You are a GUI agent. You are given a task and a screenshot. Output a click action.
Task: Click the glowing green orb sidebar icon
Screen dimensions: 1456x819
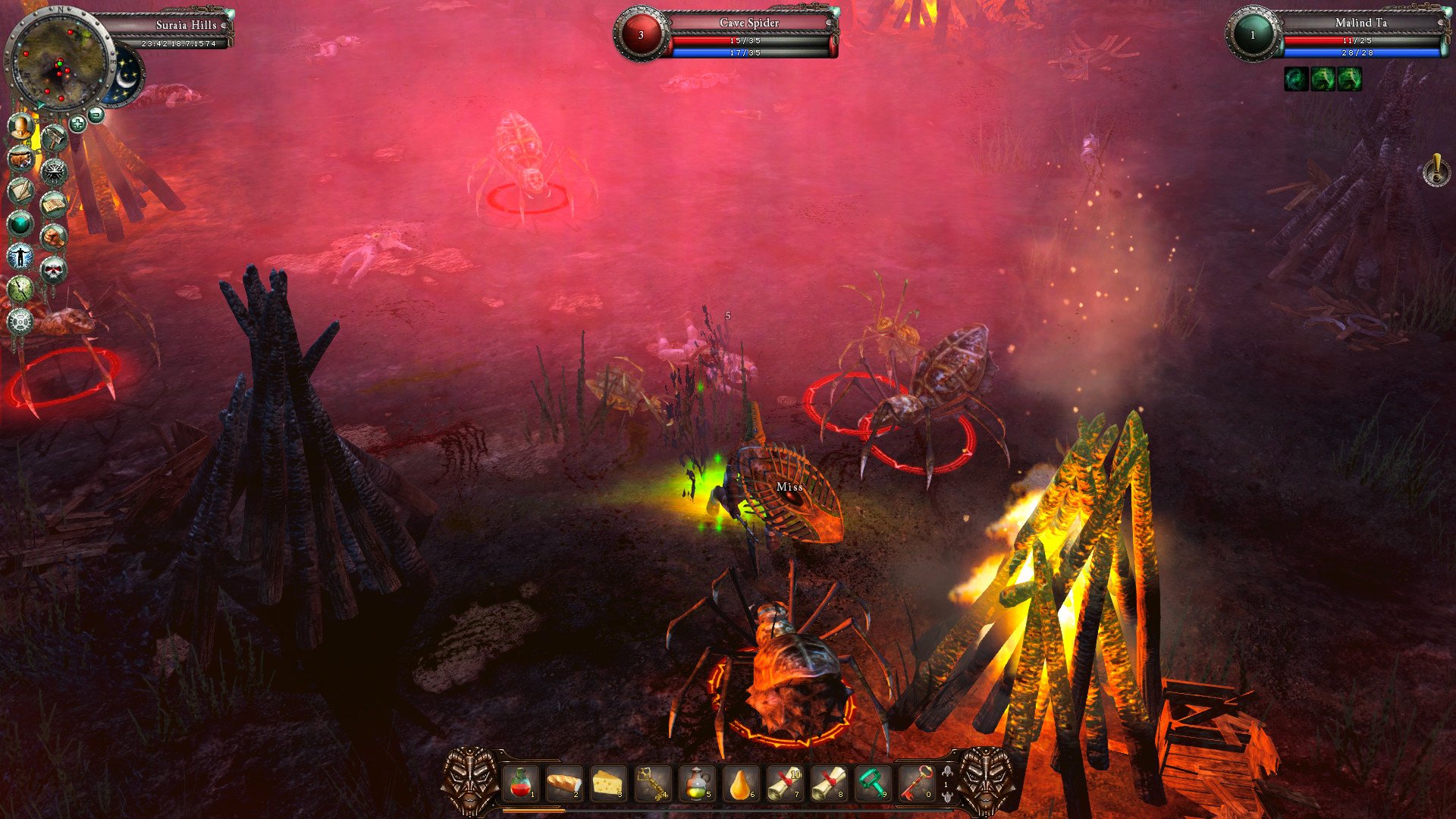pyautogui.click(x=20, y=224)
